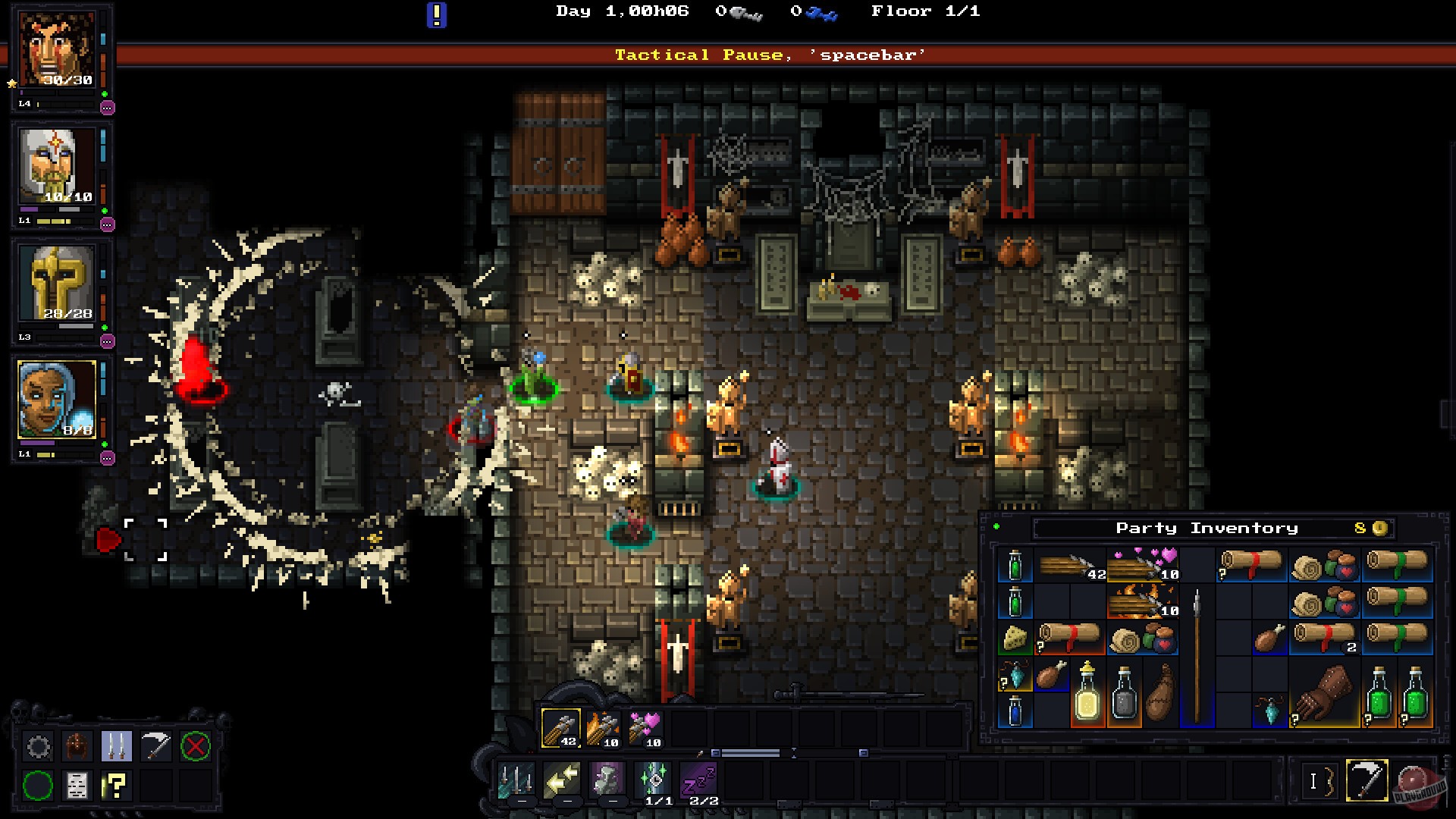
Task: Toggle the red X green circle cancel option
Action: click(x=196, y=746)
